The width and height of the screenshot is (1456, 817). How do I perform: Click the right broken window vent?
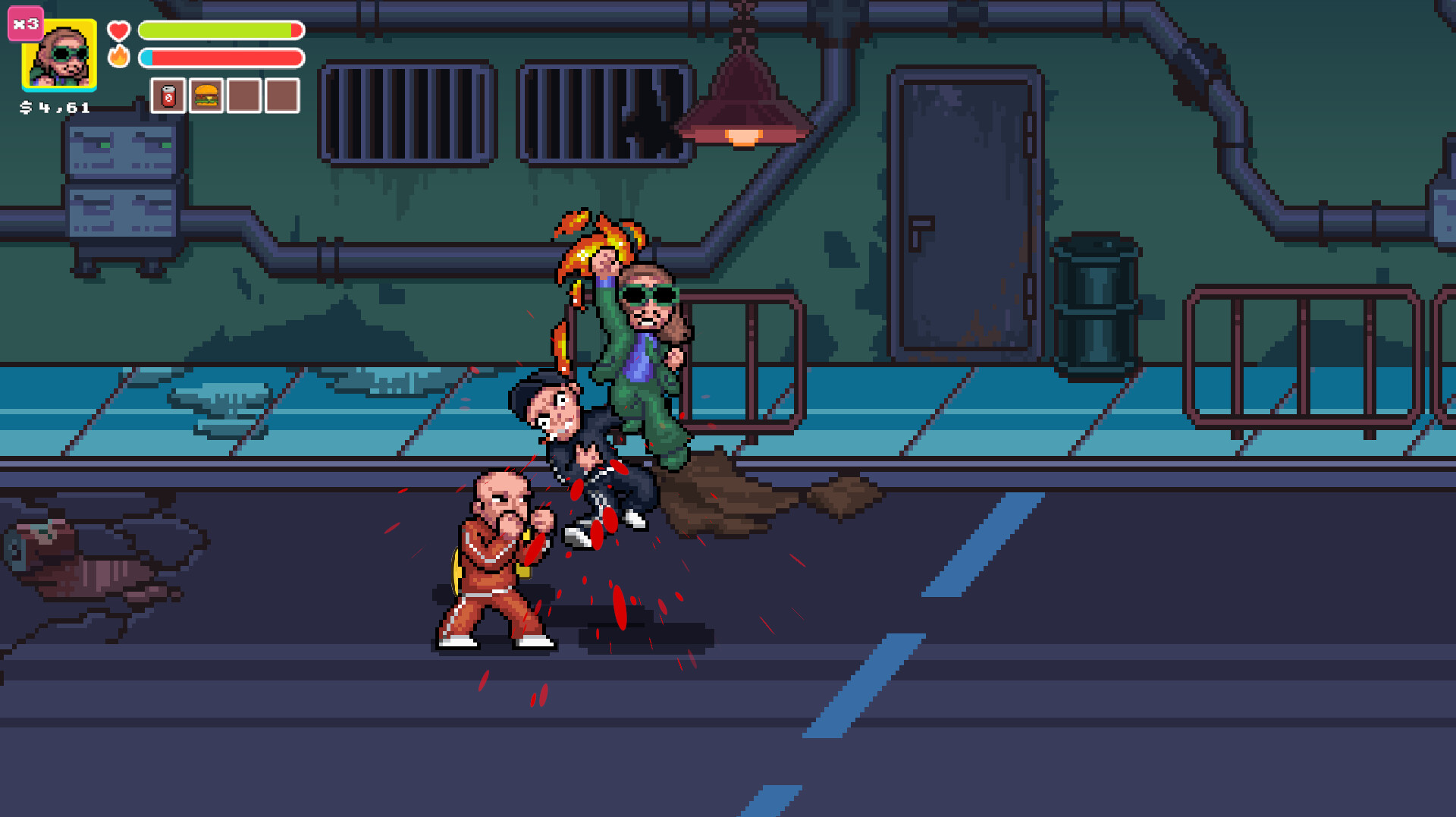(x=599, y=114)
